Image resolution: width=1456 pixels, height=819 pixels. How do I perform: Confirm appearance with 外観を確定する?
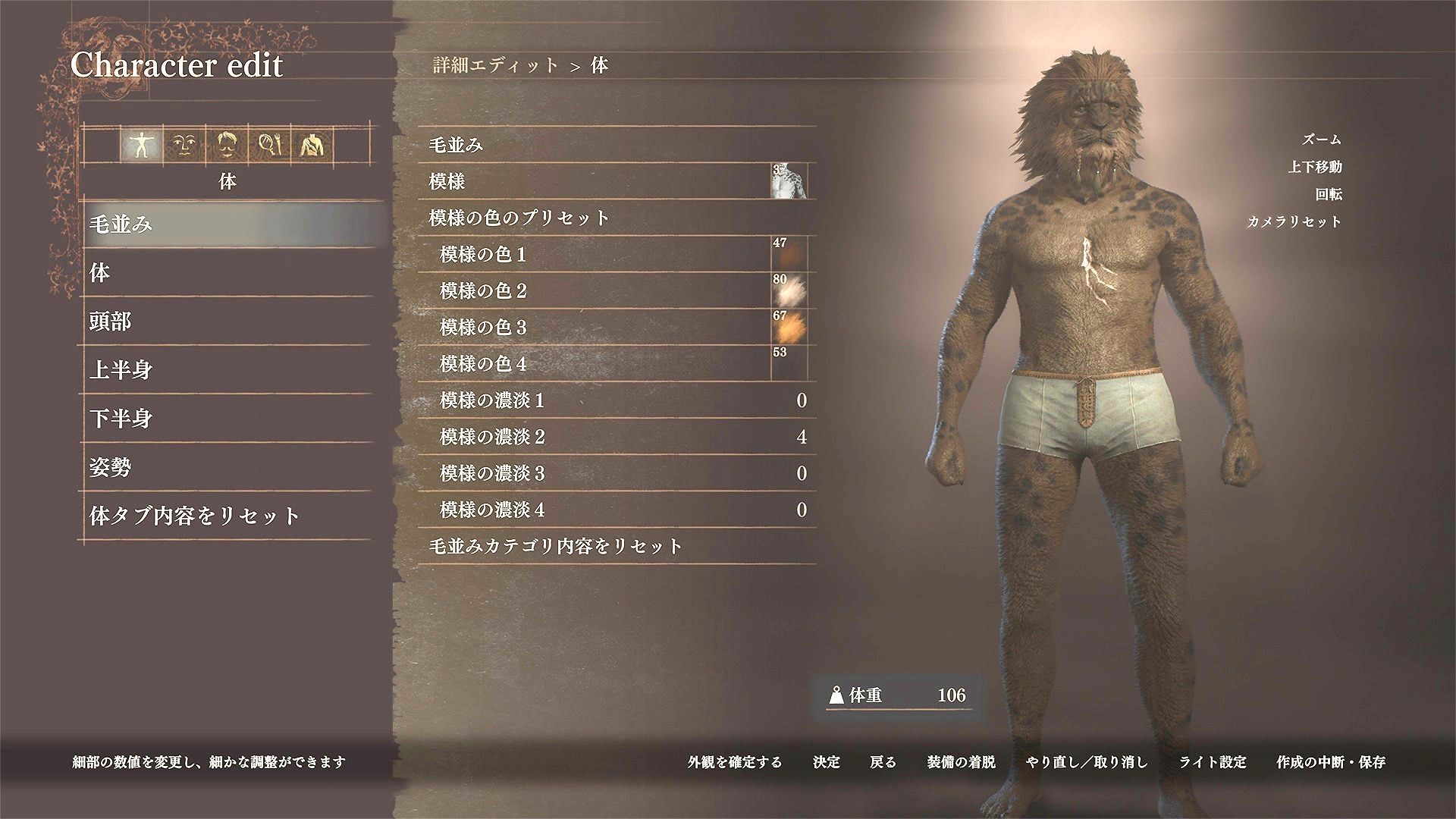pos(732,763)
